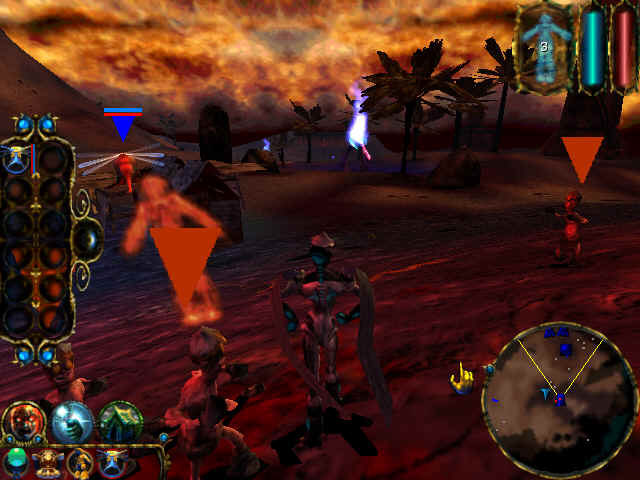
Task: Click the dark orb beside creature panel
Action: (x=88, y=238)
